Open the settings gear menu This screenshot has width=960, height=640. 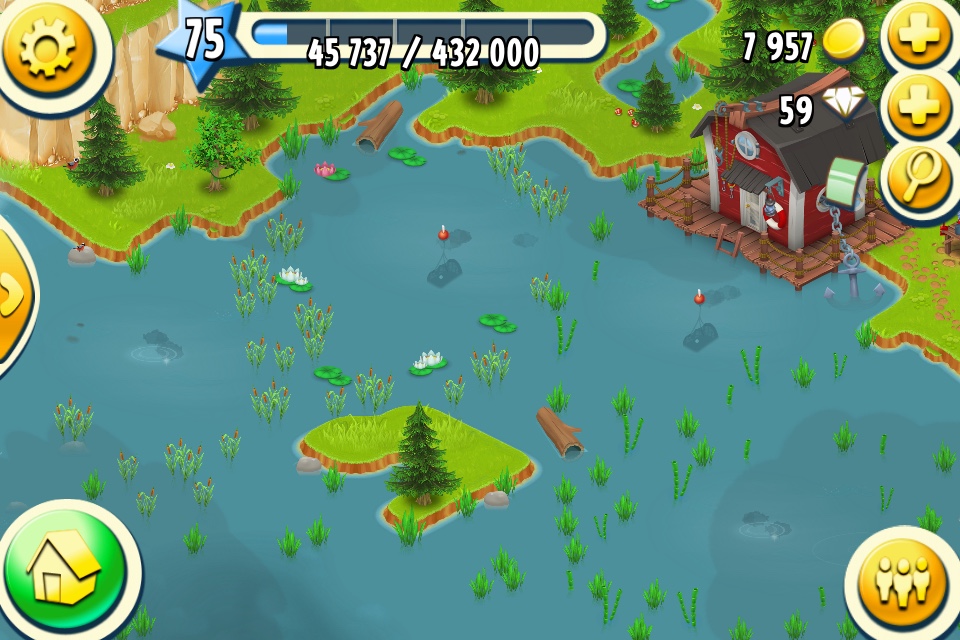[45, 45]
